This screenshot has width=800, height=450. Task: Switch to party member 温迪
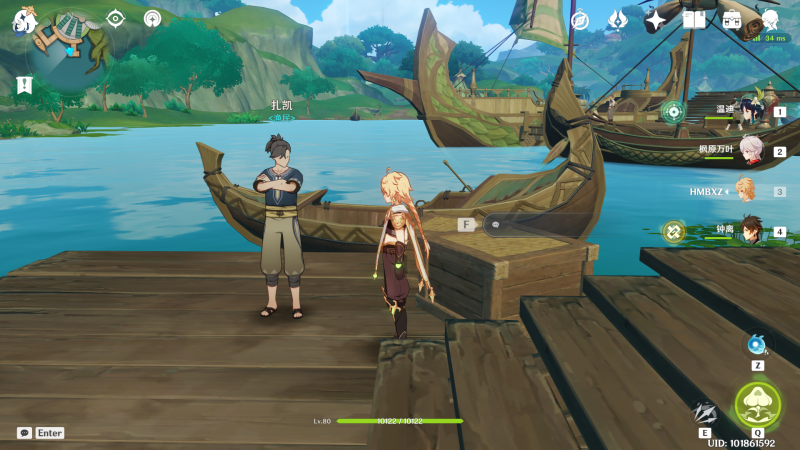750,113
